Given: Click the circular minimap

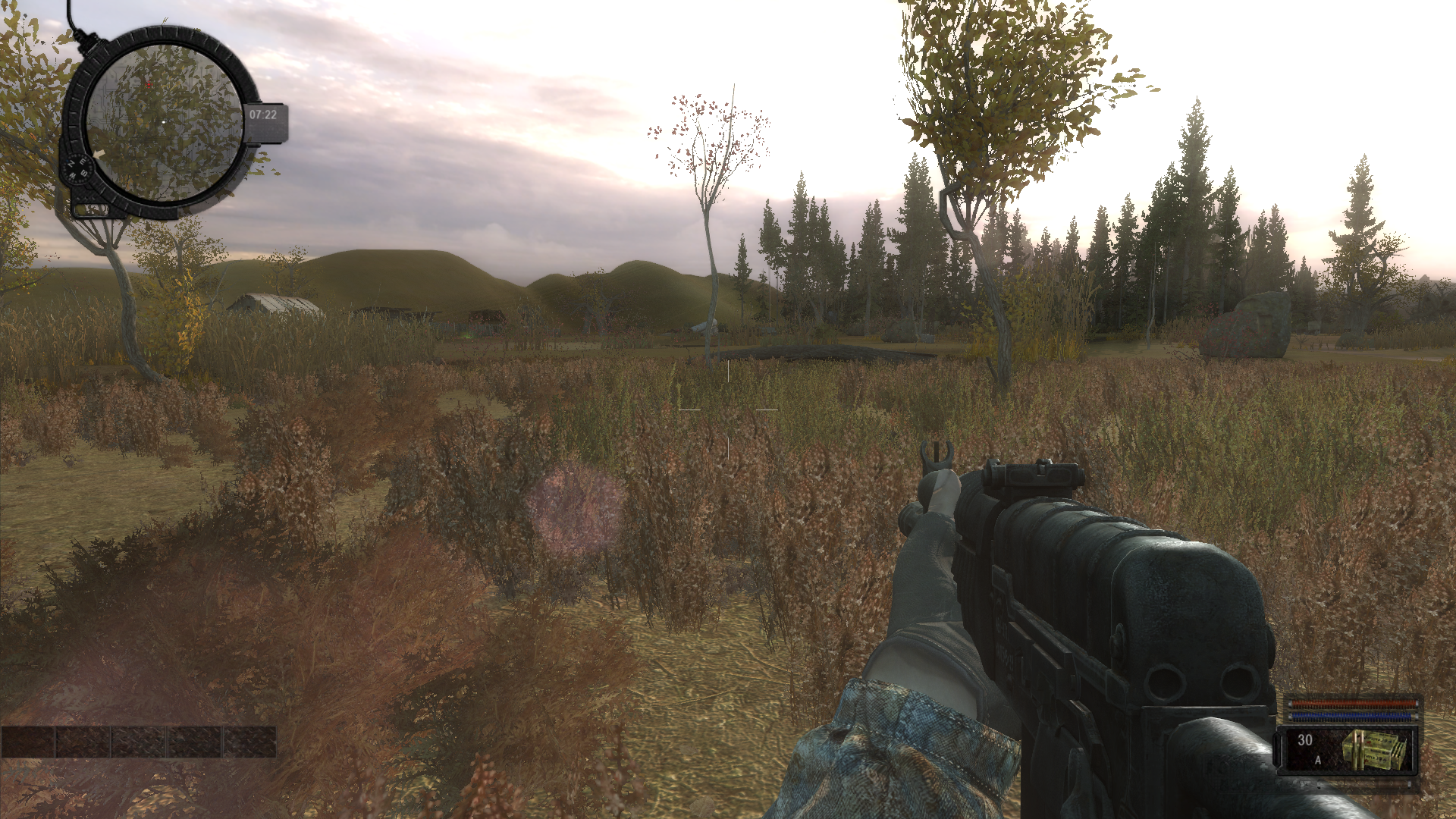Looking at the screenshot, I should pos(164,121).
